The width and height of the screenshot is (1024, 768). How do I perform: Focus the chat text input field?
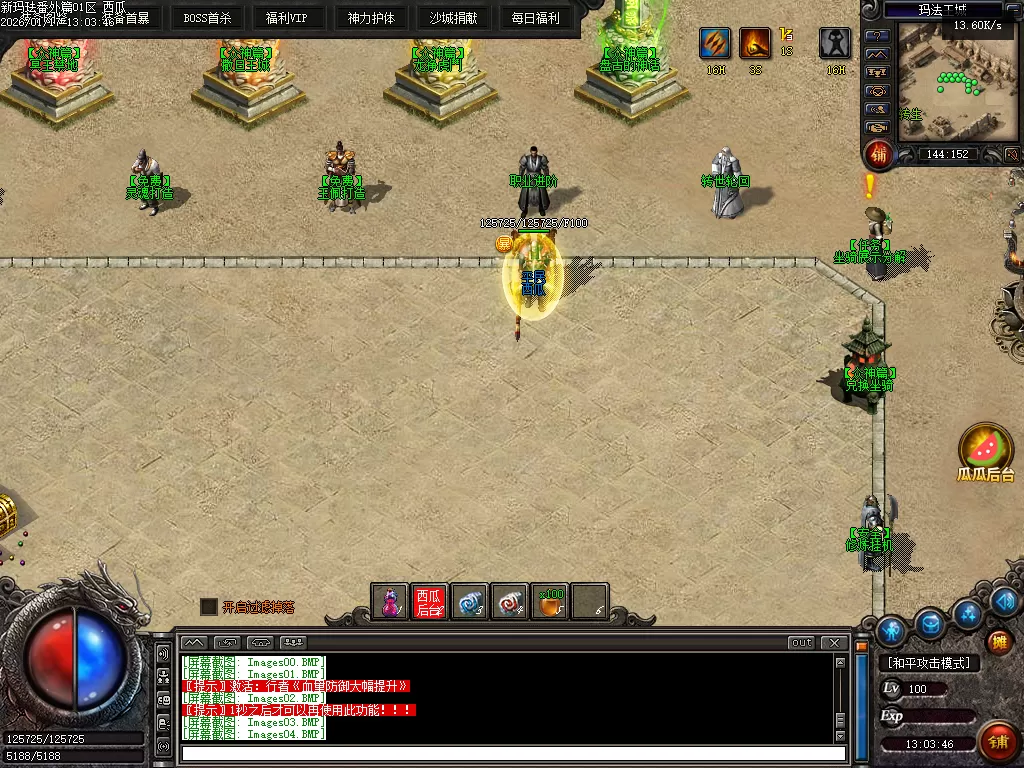click(512, 754)
